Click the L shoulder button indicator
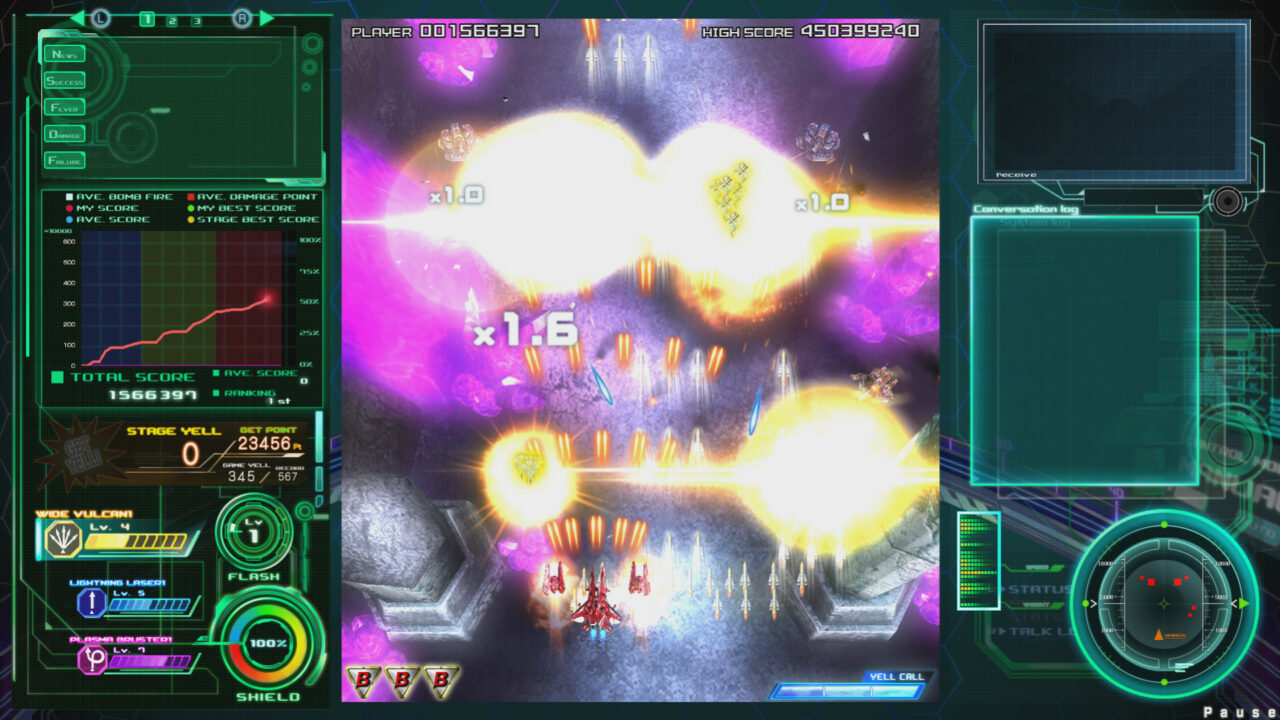The width and height of the screenshot is (1280, 720). pyautogui.click(x=101, y=17)
